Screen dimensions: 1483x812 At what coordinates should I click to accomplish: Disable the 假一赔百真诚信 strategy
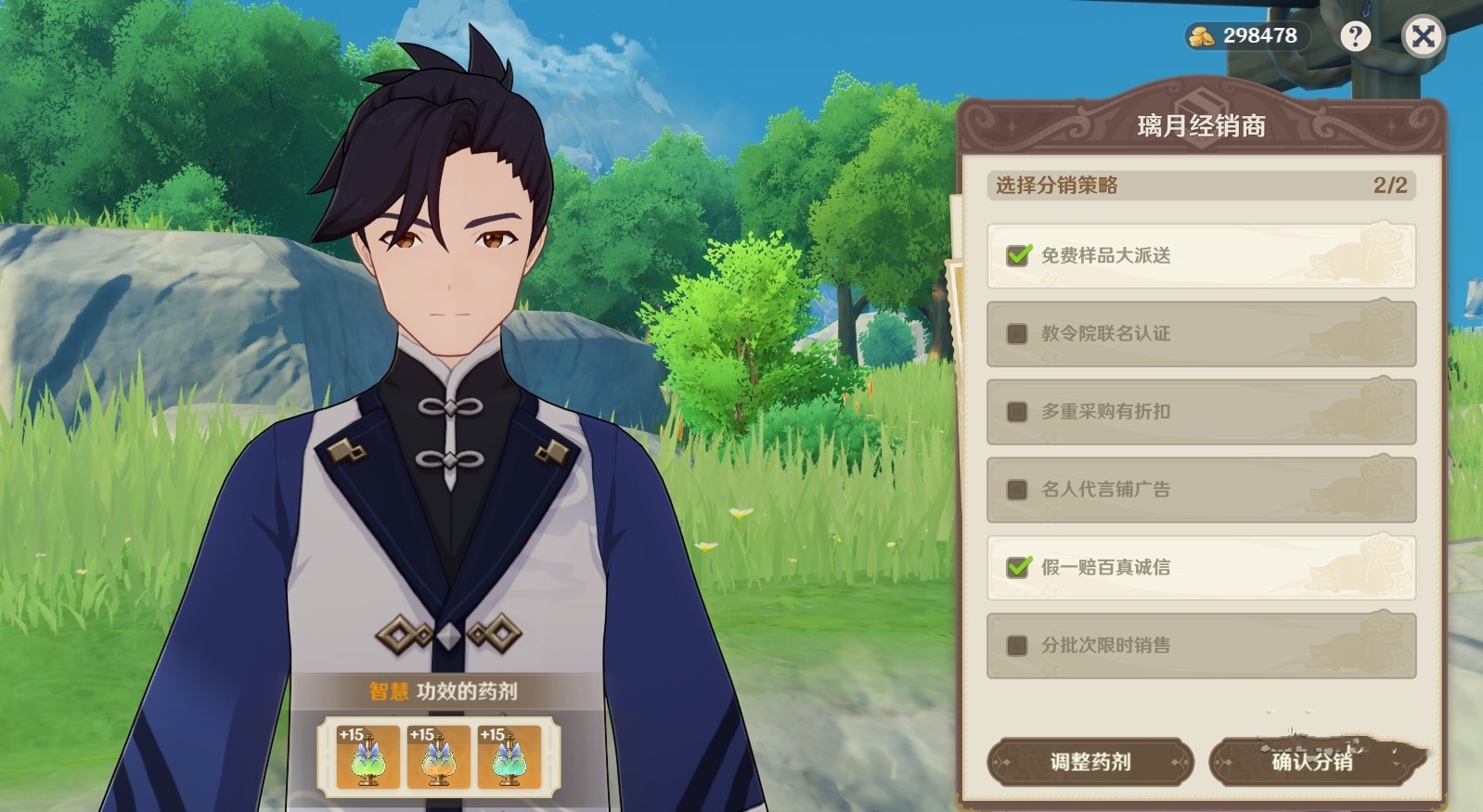click(1016, 567)
